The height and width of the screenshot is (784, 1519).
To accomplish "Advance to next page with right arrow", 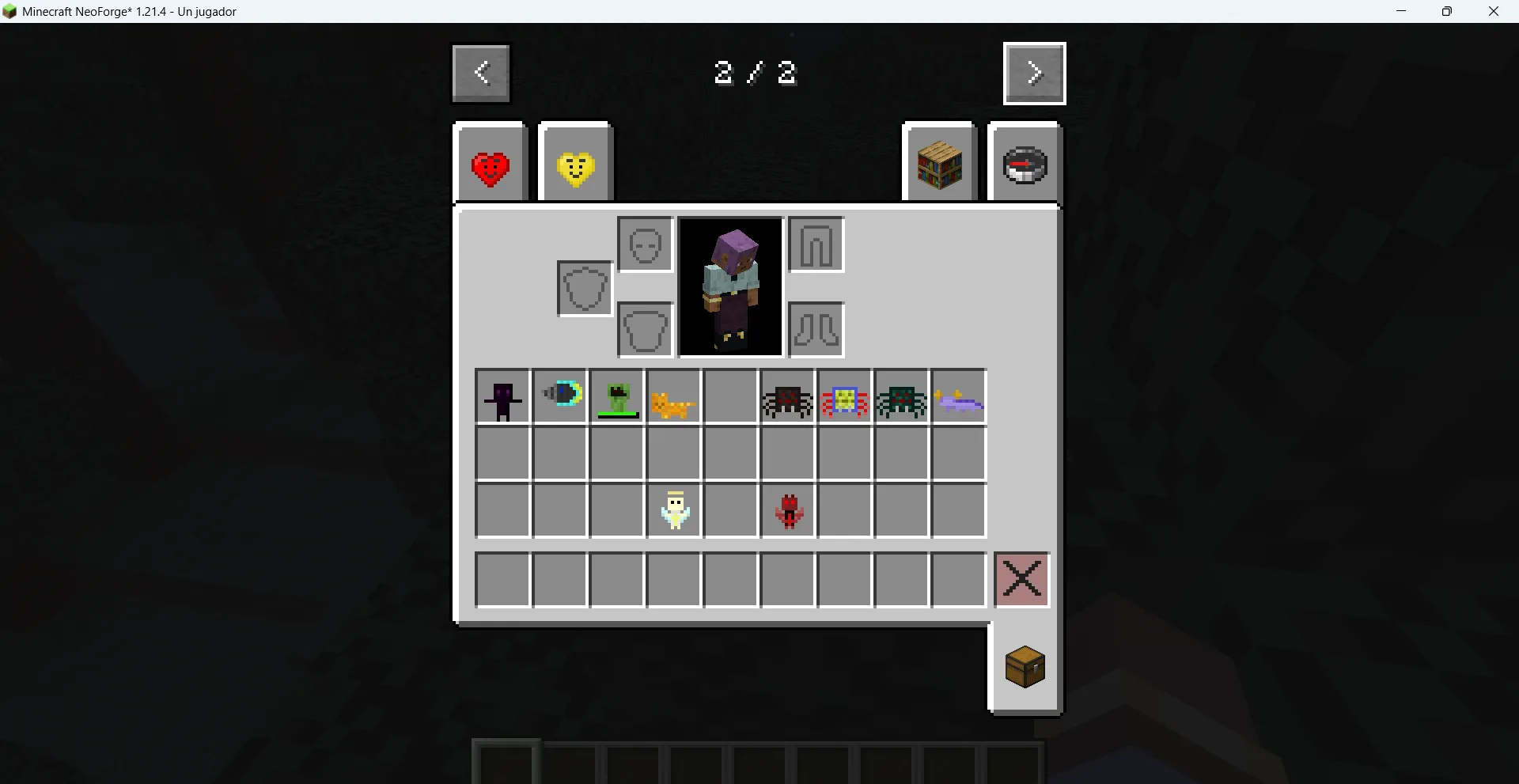I will point(1035,73).
